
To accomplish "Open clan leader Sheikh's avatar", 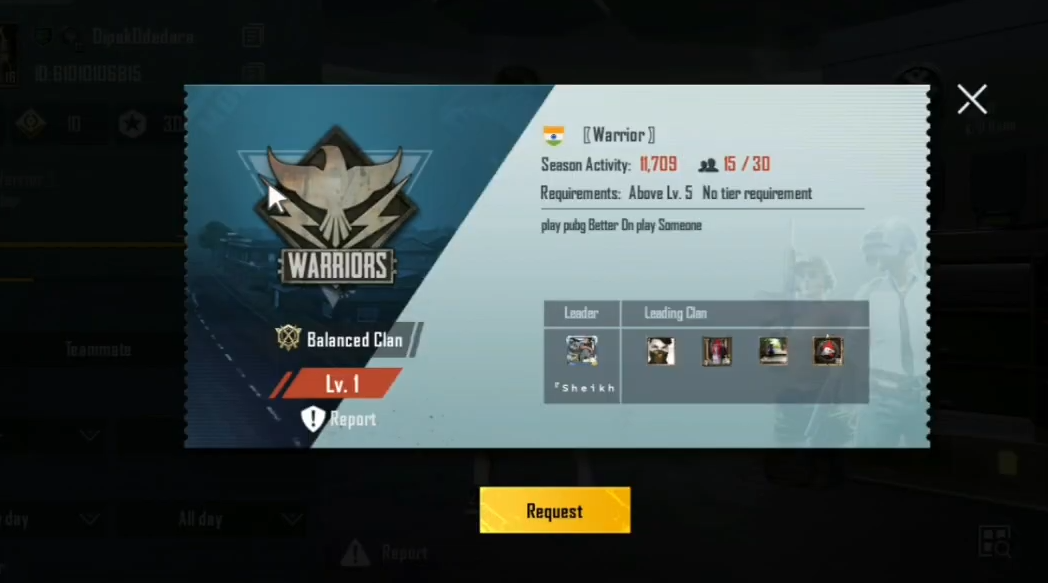I will point(581,351).
